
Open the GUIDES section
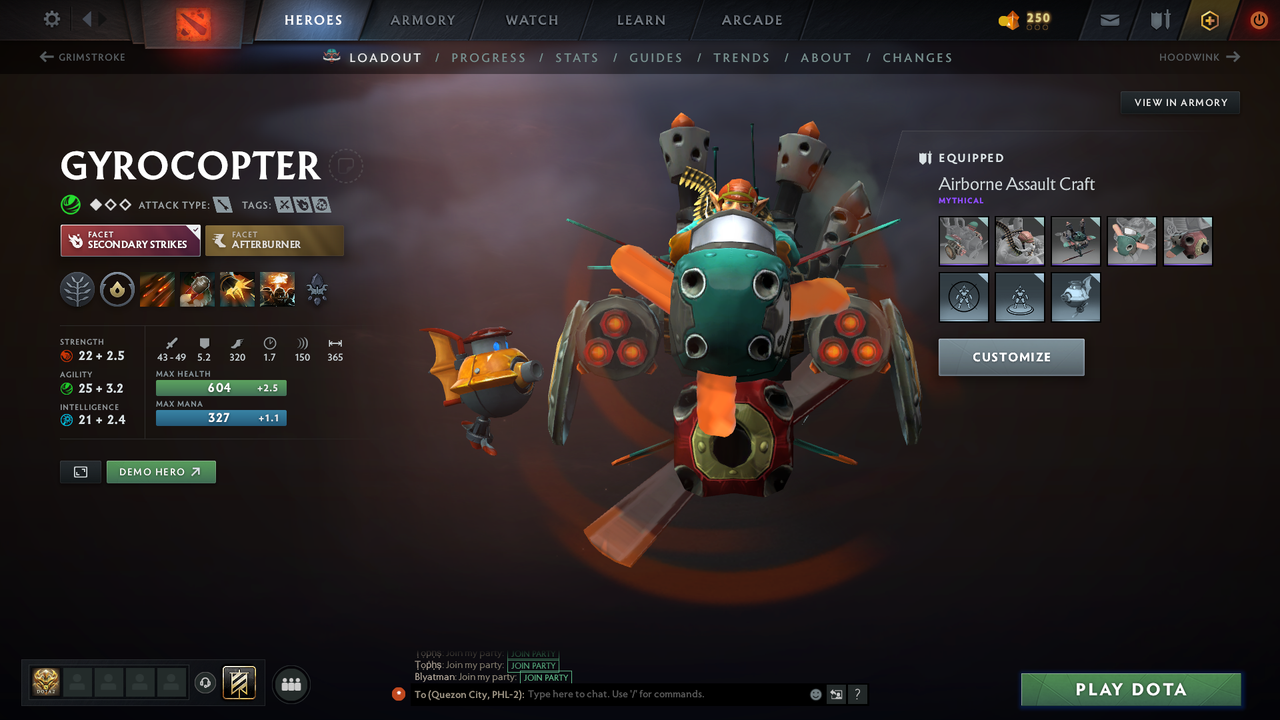click(656, 57)
